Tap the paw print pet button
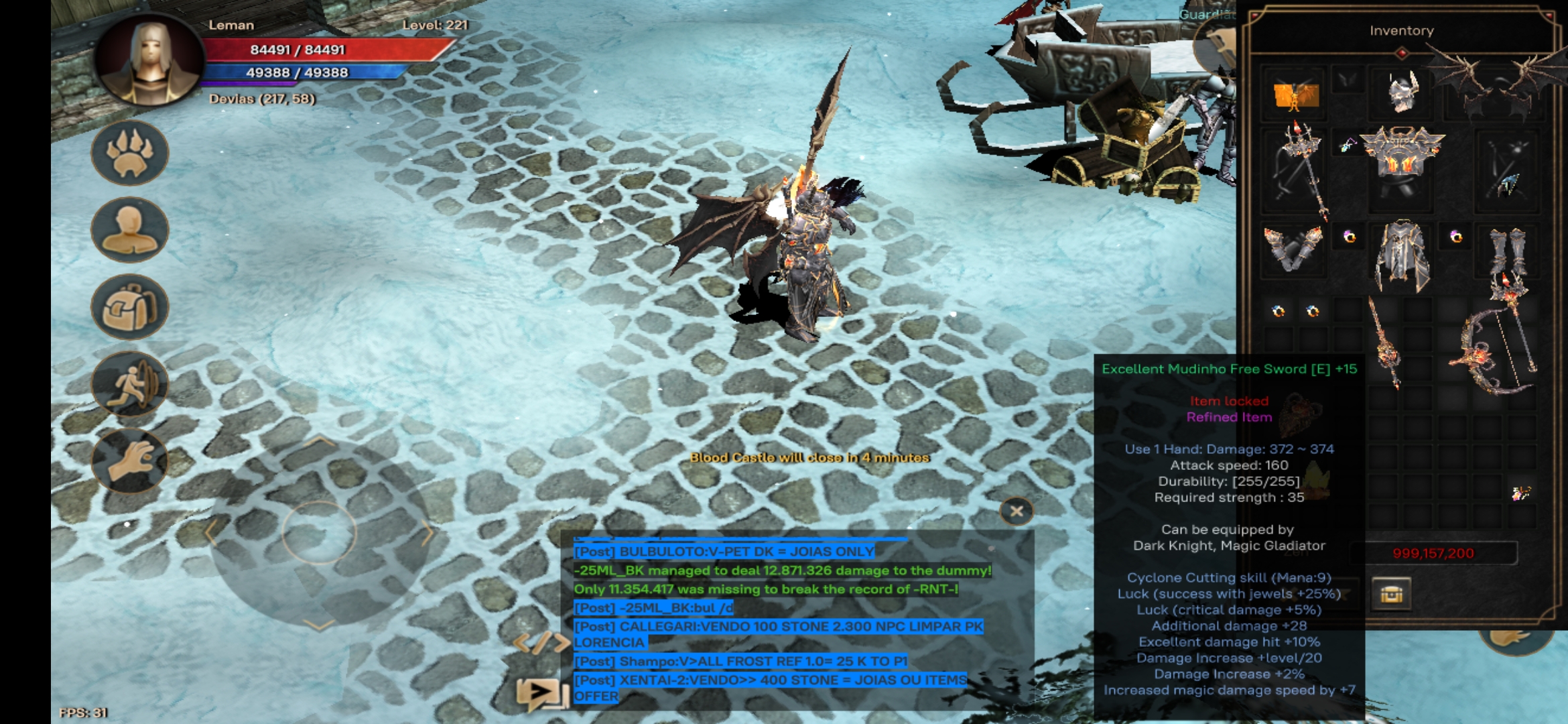This screenshot has height=724, width=1568. (x=130, y=154)
